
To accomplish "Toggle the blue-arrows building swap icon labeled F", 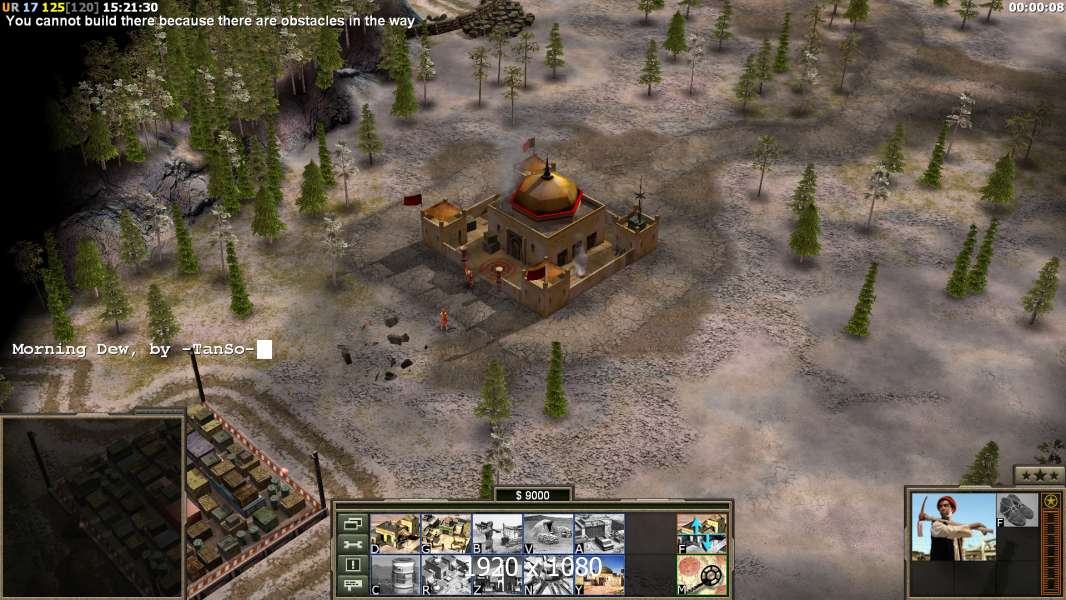I will point(702,533).
